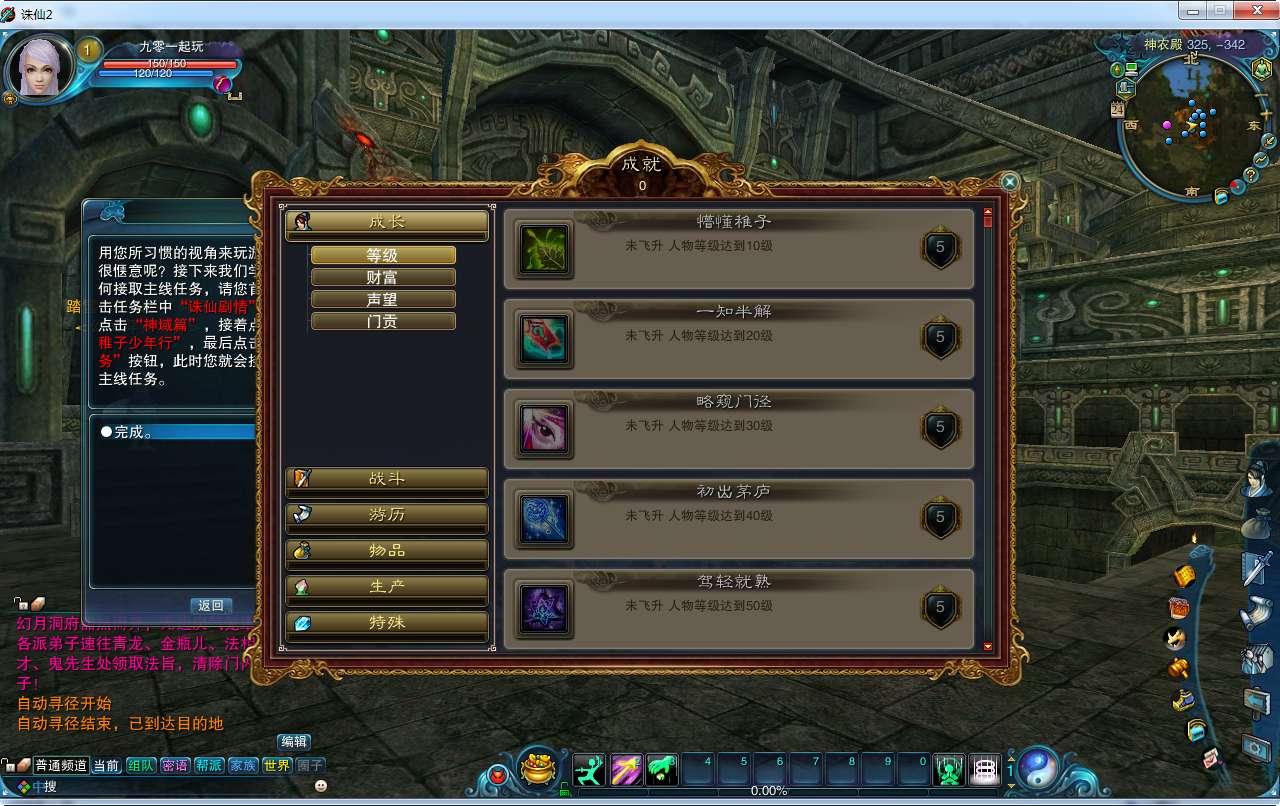Expand the 战斗 achievement category

[x=387, y=479]
